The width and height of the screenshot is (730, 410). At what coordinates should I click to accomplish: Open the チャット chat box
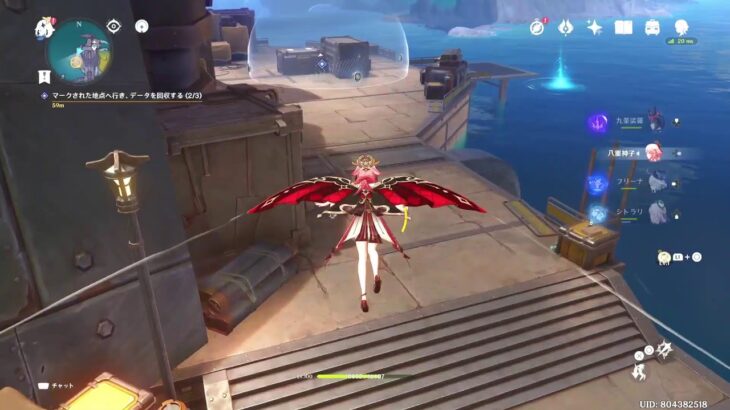click(60, 384)
